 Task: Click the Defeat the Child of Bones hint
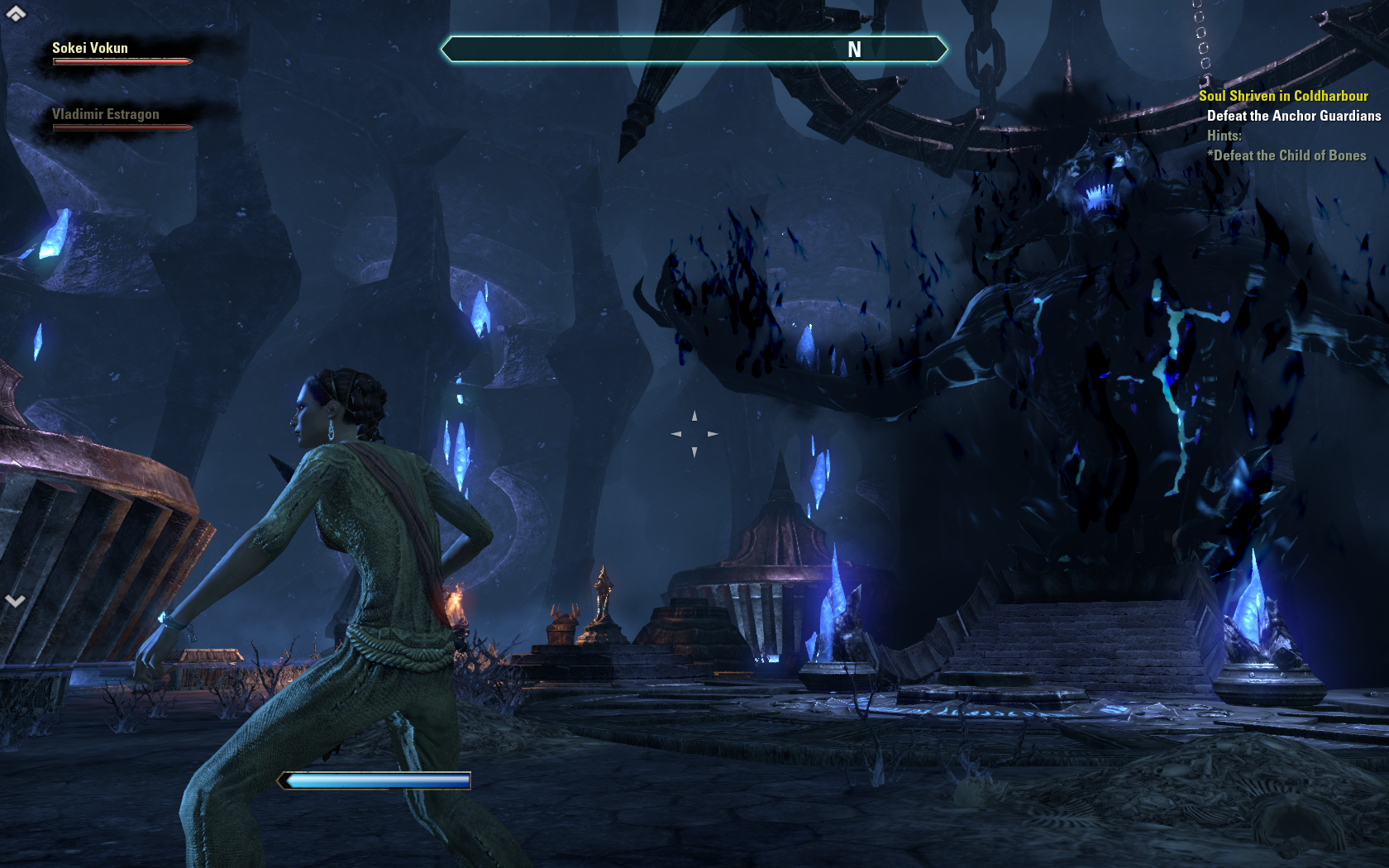click(x=1288, y=155)
